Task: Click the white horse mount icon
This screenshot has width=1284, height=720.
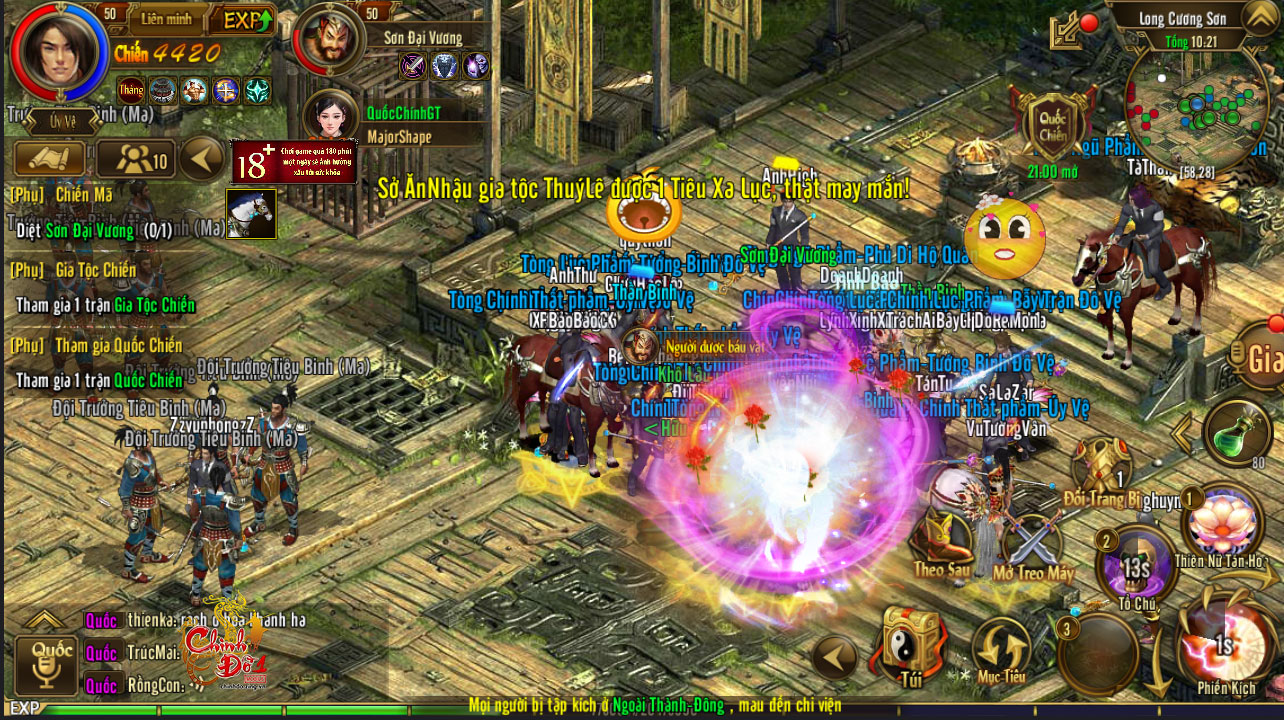Action: click(x=250, y=214)
